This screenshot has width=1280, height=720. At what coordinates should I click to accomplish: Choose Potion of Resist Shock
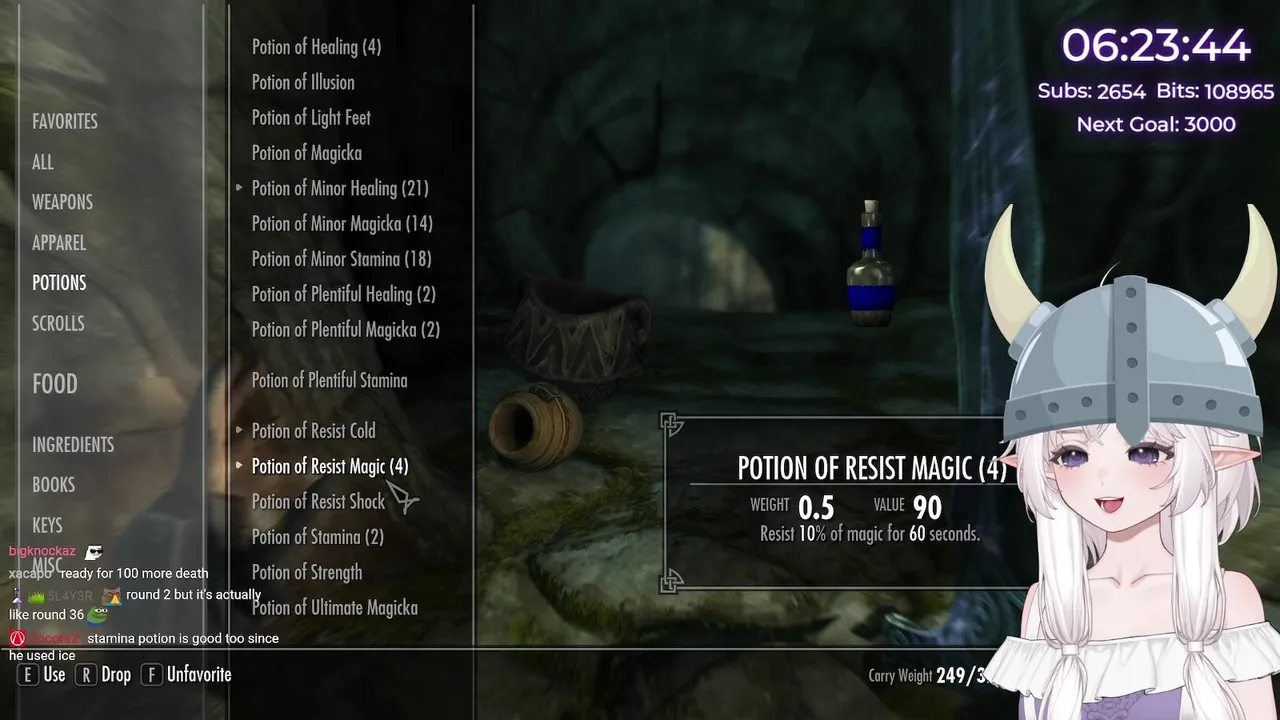(x=318, y=502)
